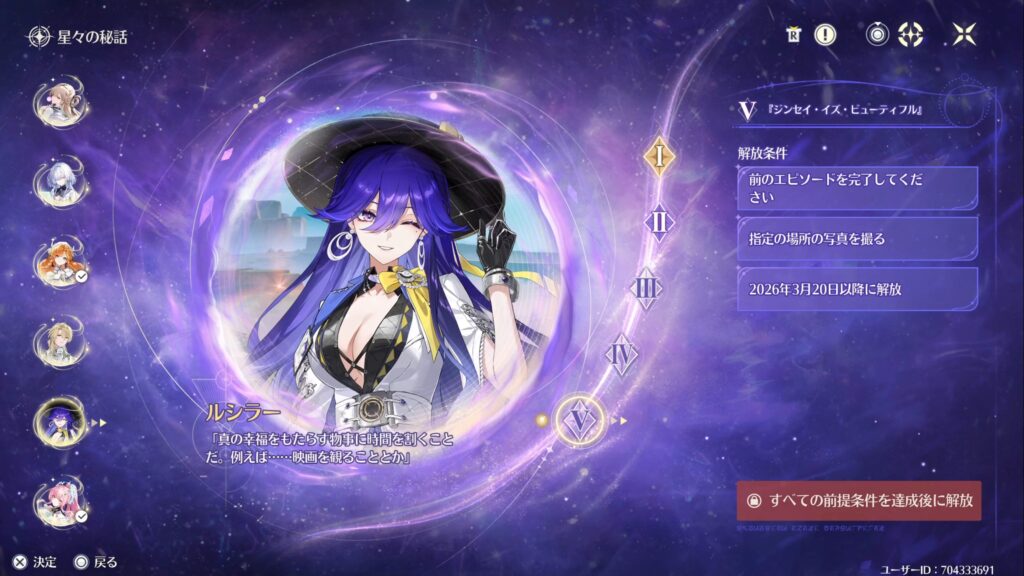
Task: Close the screen with the X star icon
Action: [964, 35]
